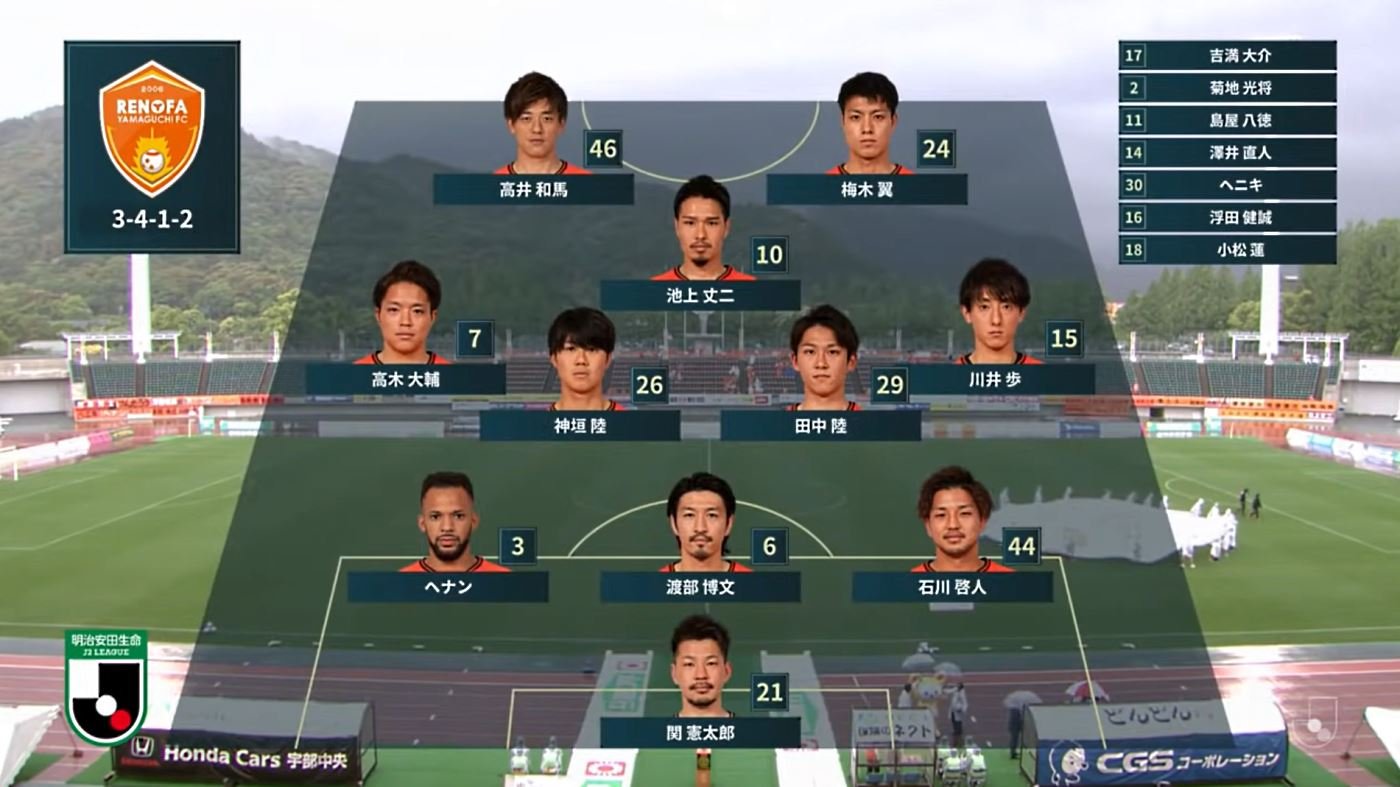Pick defender ヘナン number 3
The image size is (1400, 787).
tap(448, 587)
